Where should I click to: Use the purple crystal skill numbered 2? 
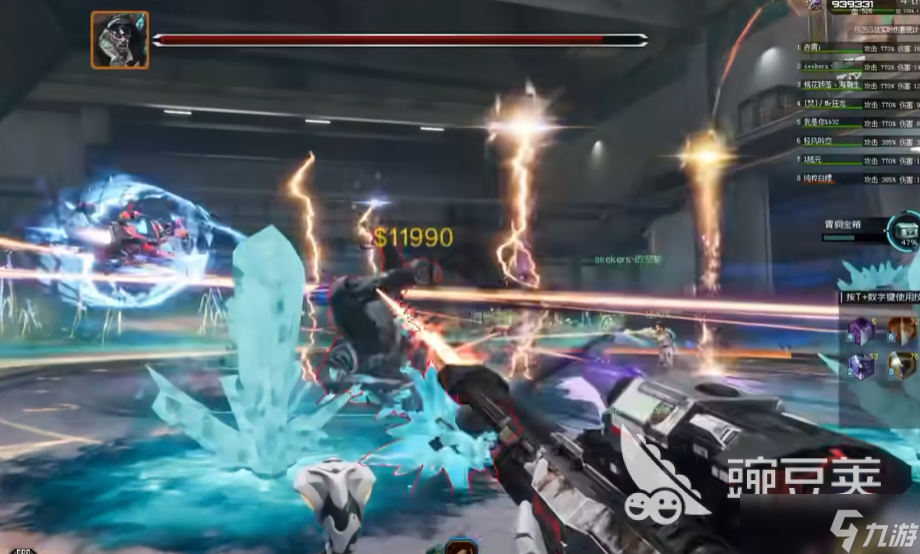[861, 367]
